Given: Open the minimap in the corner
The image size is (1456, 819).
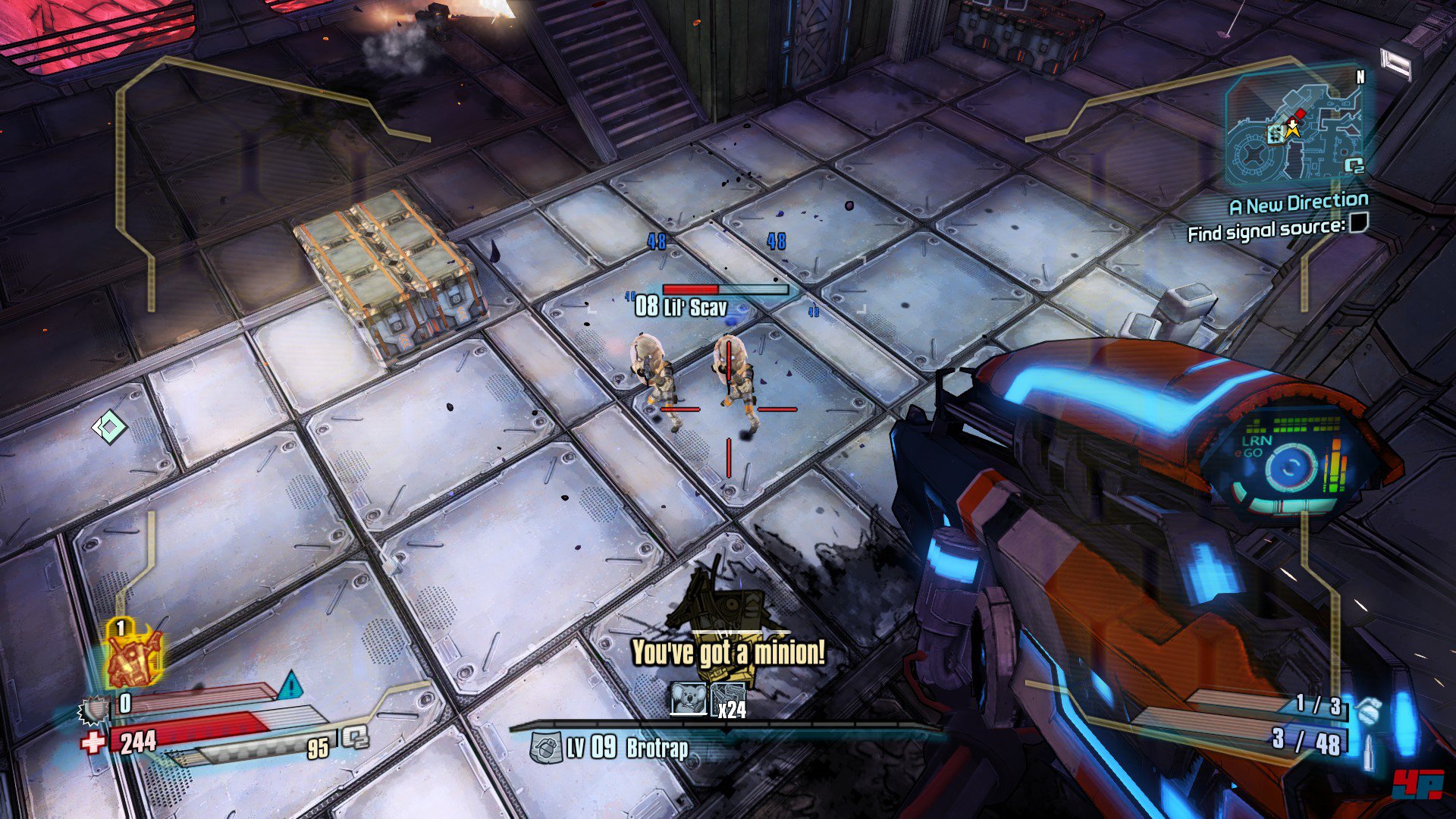Looking at the screenshot, I should point(1294,126).
